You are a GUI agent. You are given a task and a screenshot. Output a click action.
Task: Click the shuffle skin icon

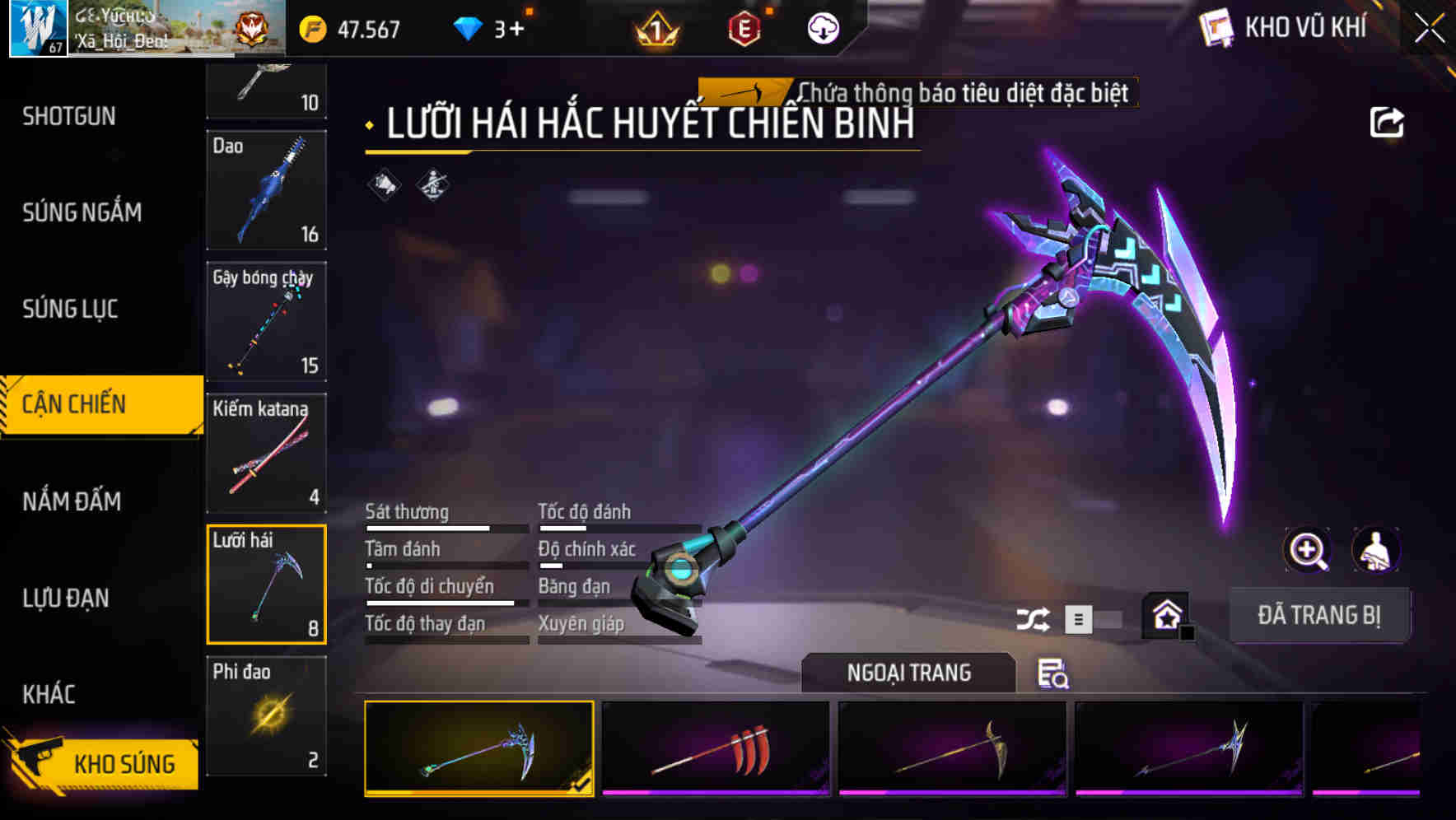click(x=1034, y=617)
